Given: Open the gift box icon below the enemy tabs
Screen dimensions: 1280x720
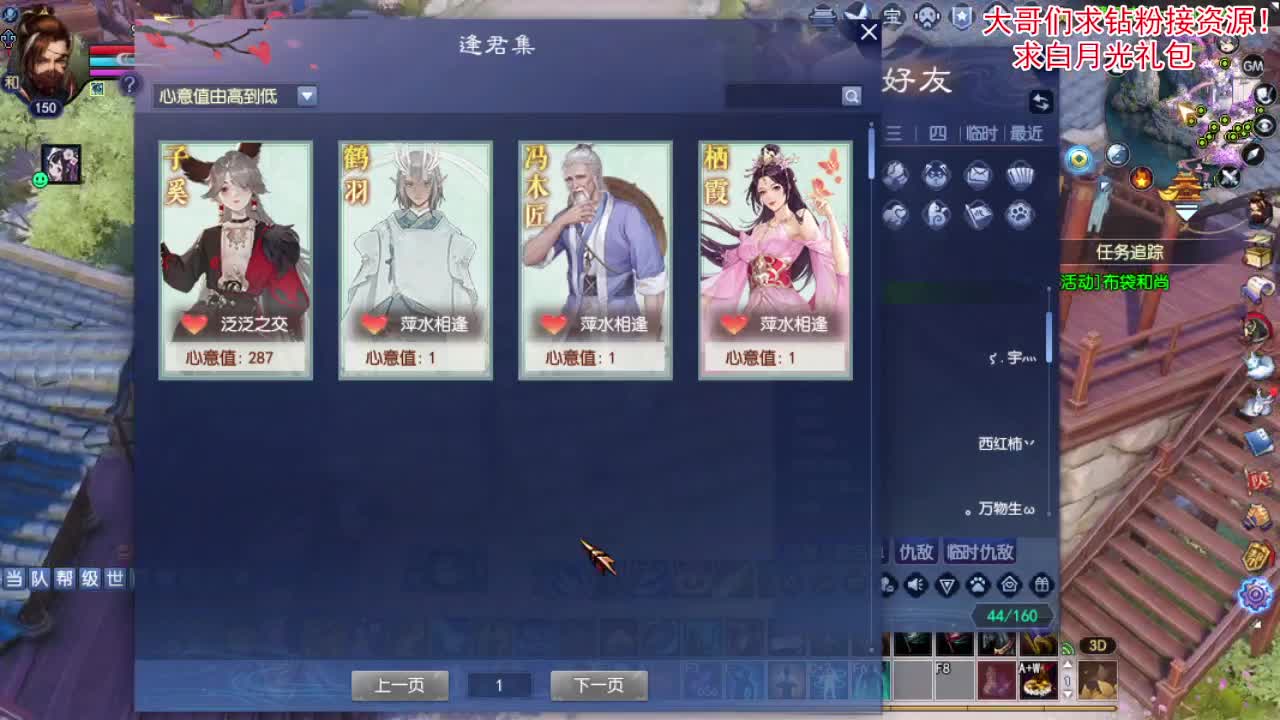Looking at the screenshot, I should 1042,585.
